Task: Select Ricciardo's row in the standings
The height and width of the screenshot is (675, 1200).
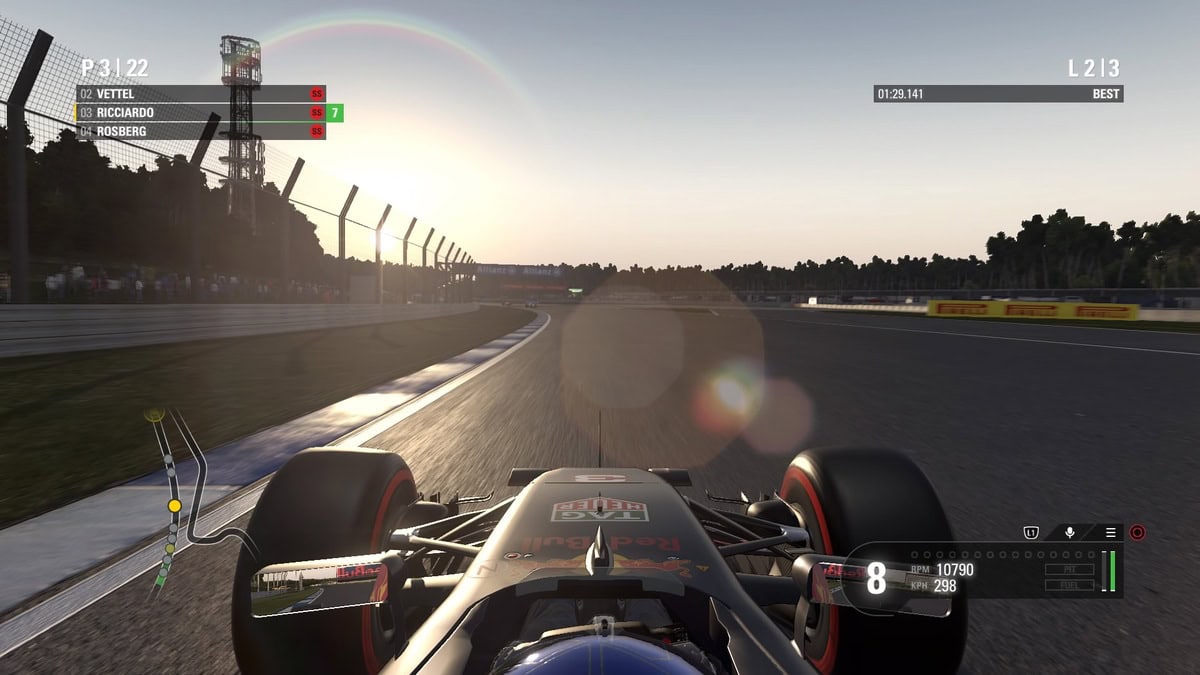Action: point(200,113)
